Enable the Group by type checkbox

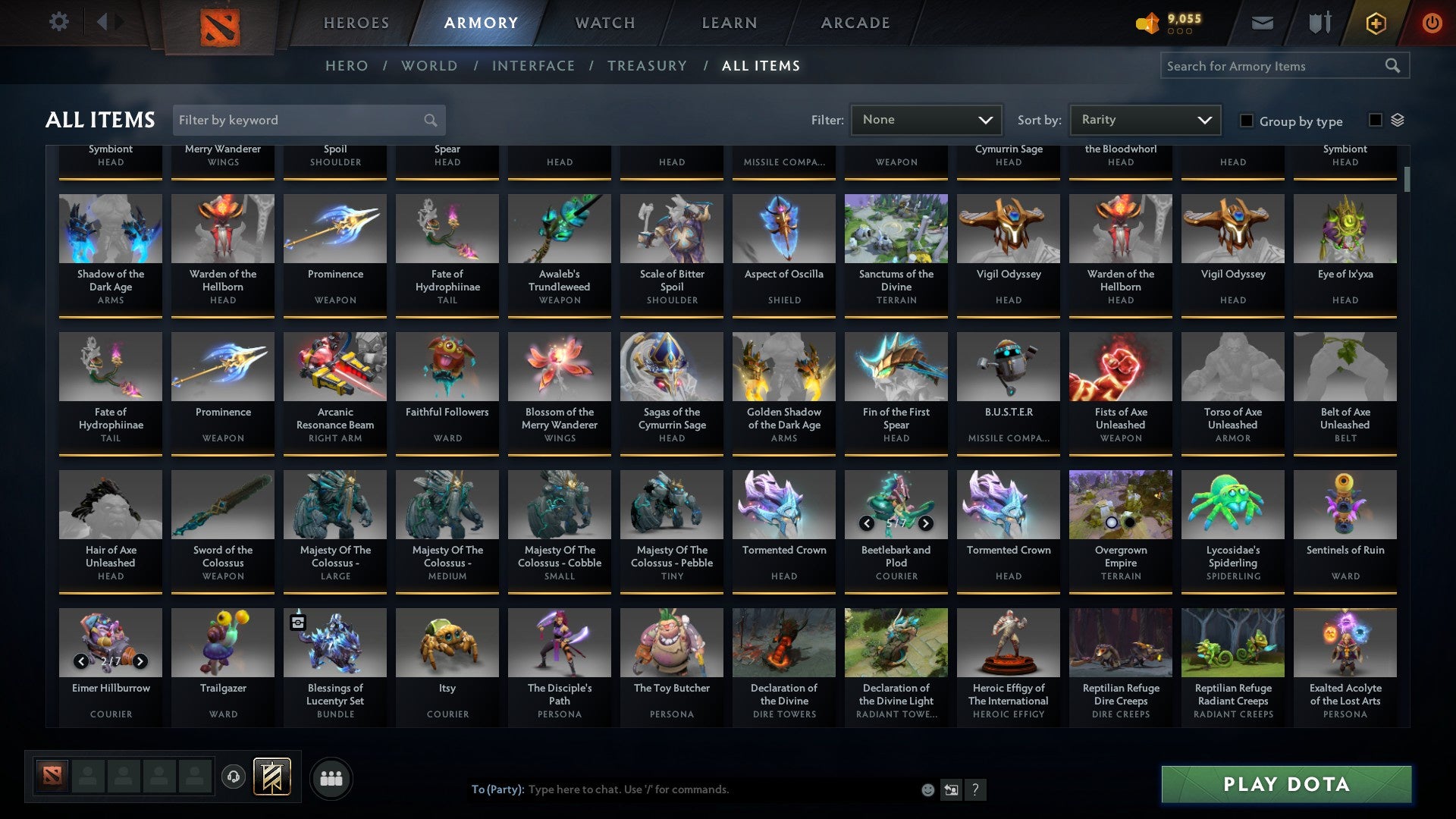pos(1247,121)
